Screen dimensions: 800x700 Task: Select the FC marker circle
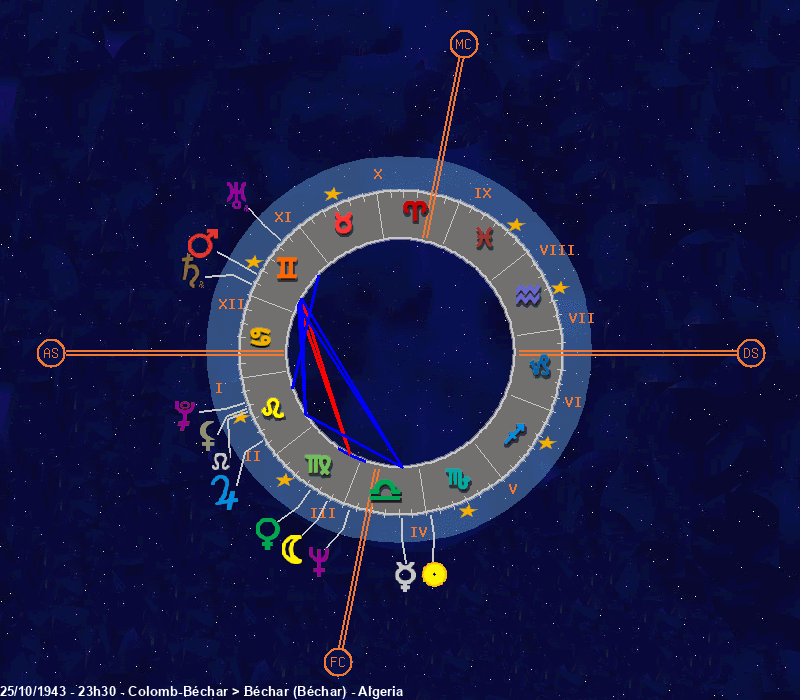(x=338, y=661)
